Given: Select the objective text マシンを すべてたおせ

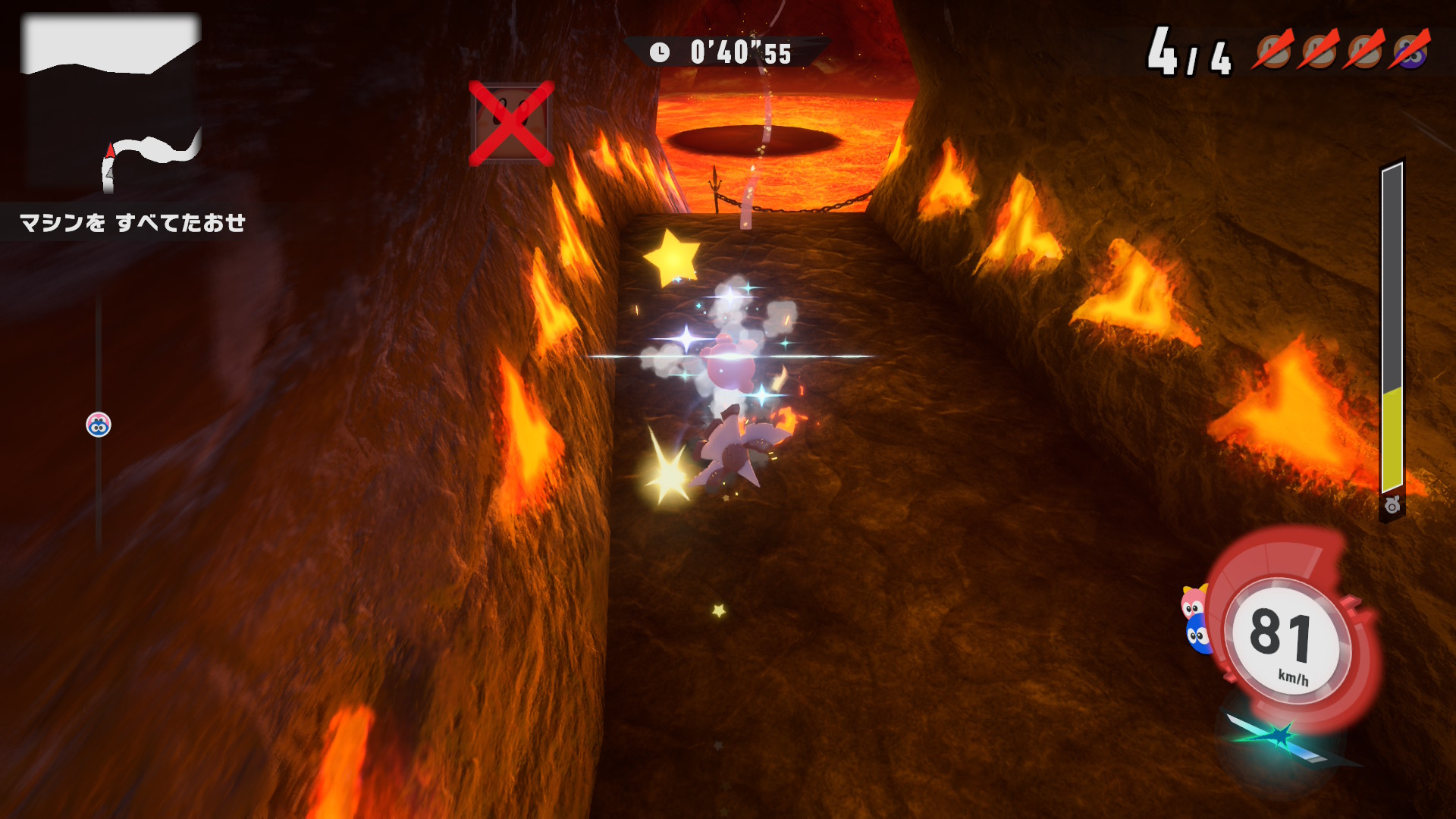Looking at the screenshot, I should (133, 223).
